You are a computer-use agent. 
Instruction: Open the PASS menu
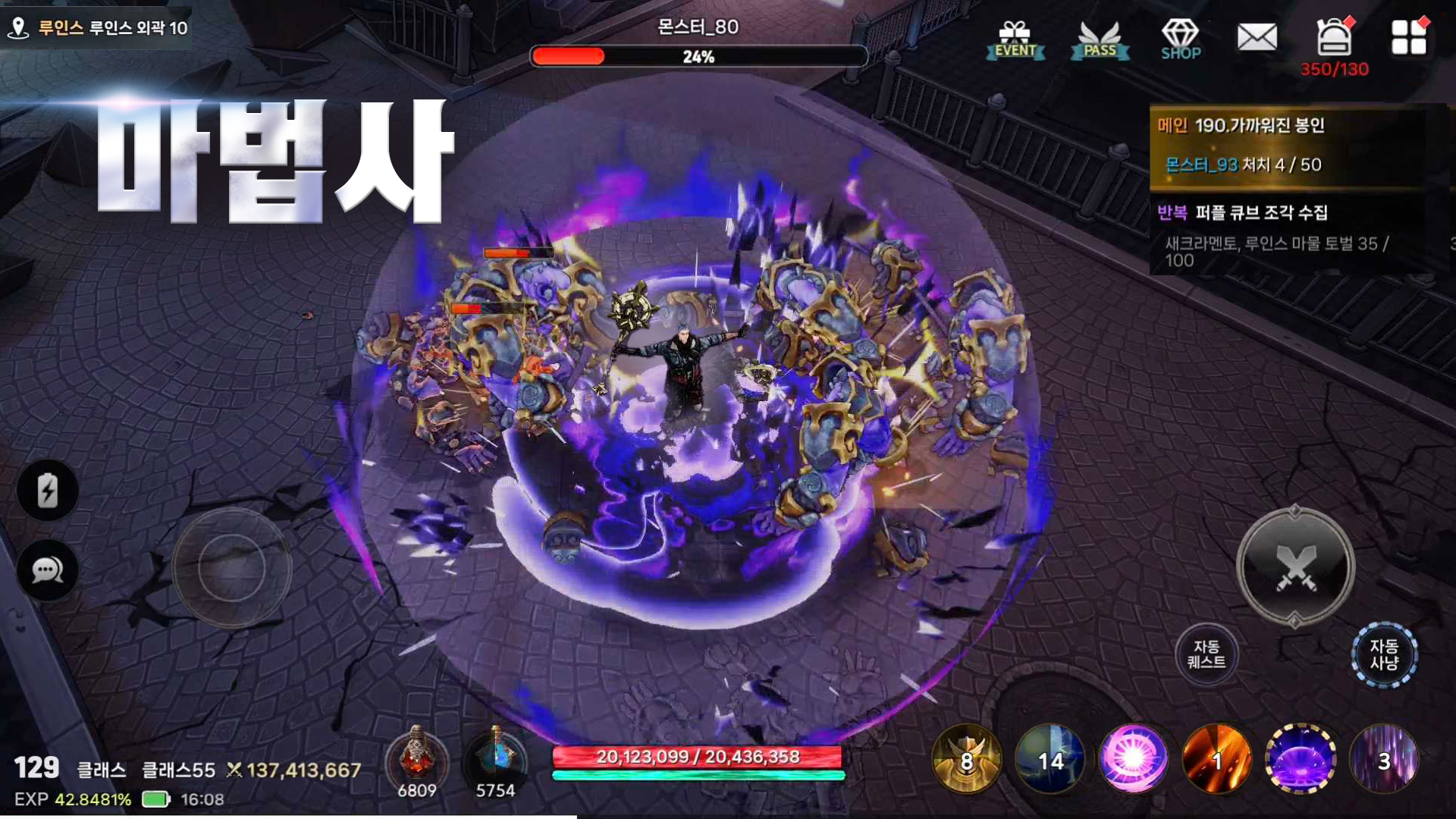[1100, 39]
